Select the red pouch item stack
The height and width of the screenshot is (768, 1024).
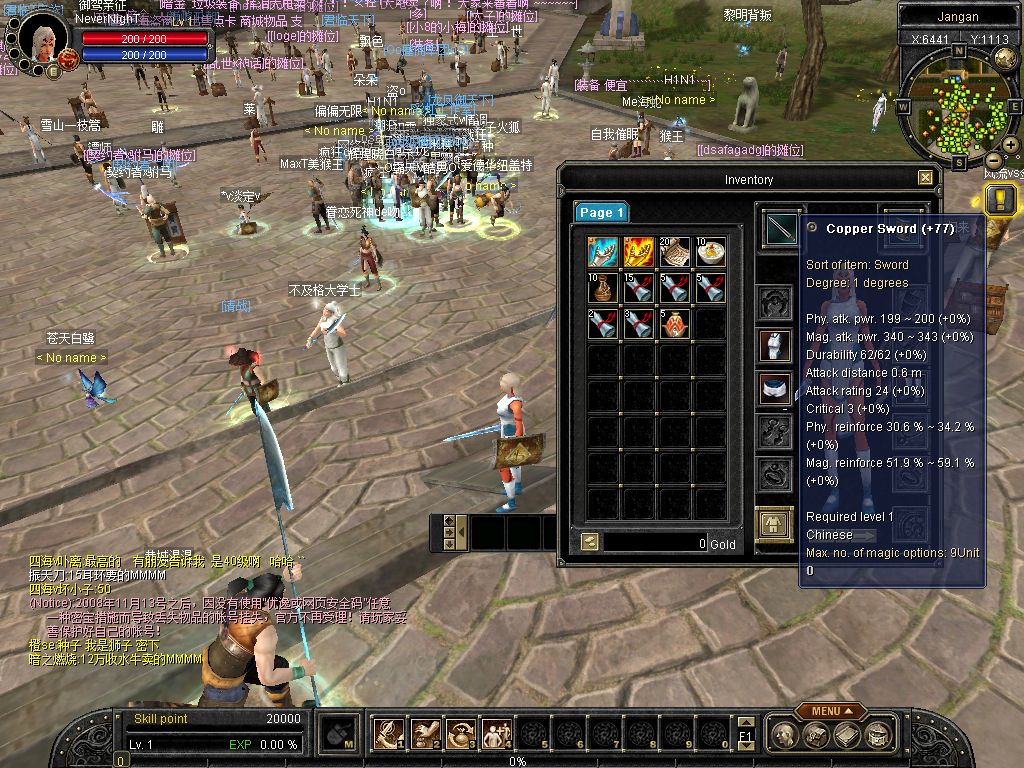[x=675, y=324]
